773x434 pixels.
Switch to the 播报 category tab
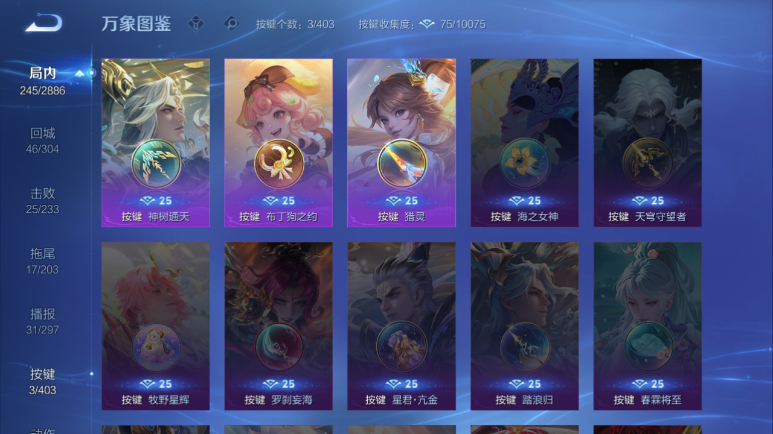[x=43, y=320]
